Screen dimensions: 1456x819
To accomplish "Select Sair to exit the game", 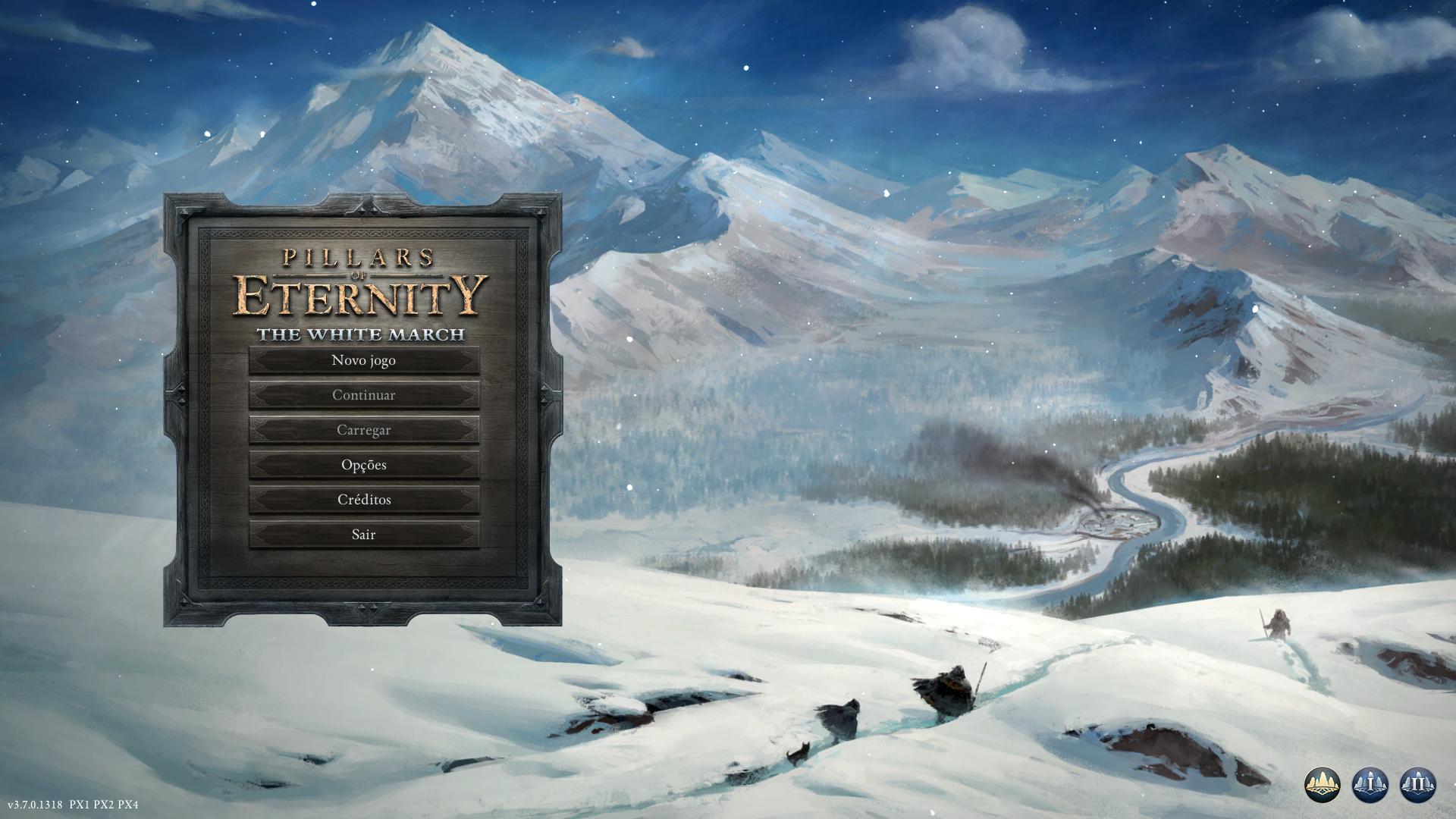I will [364, 535].
